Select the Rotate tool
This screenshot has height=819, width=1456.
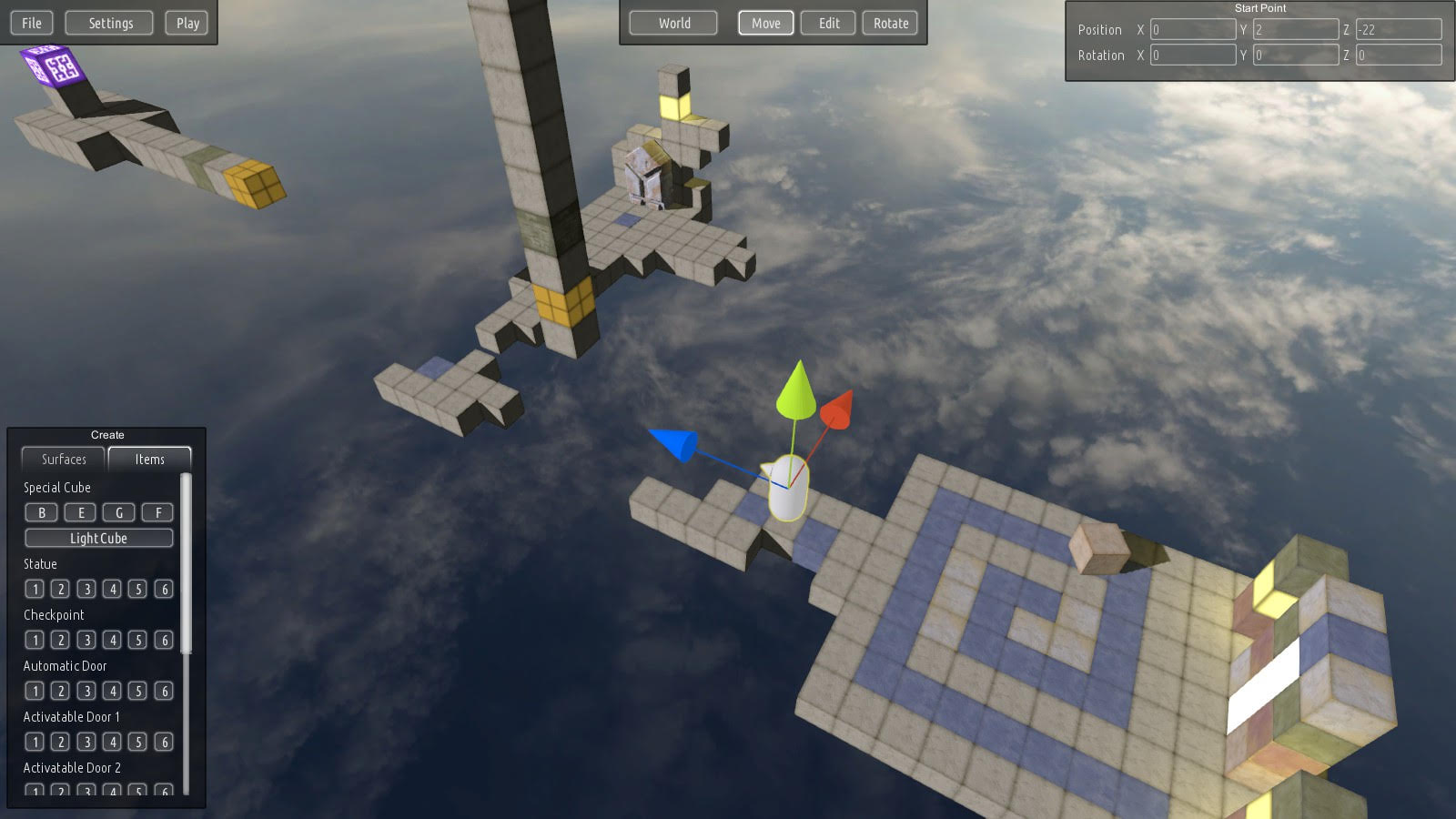point(889,23)
